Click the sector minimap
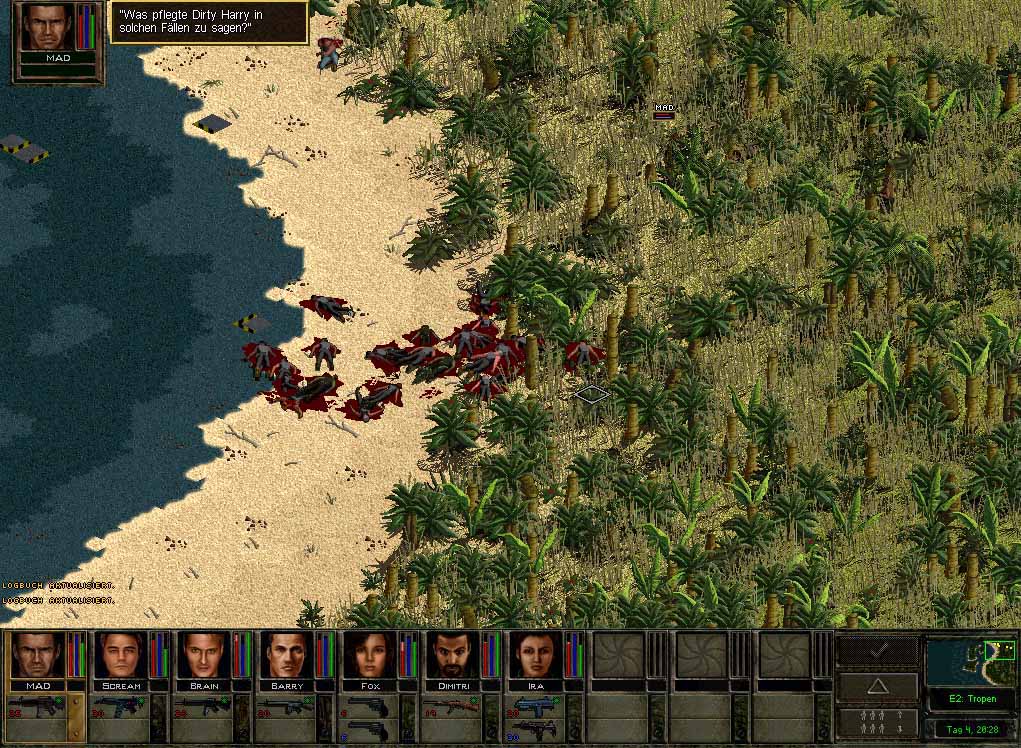 (x=970, y=661)
